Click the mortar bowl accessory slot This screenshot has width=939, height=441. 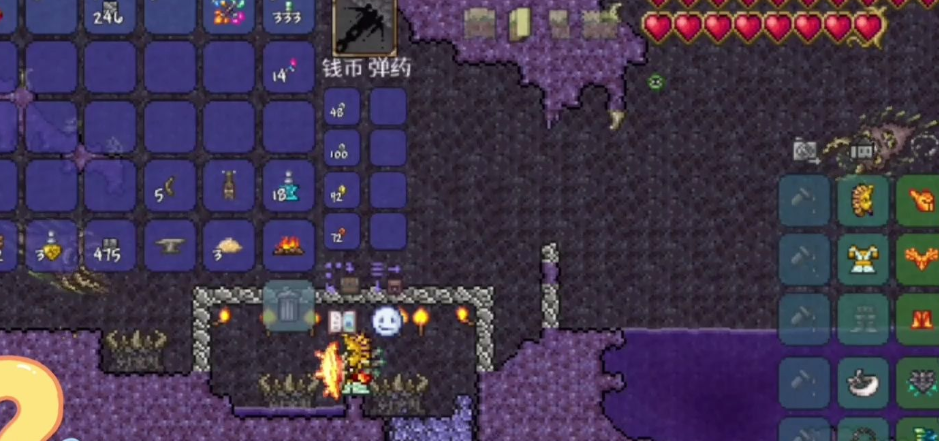pyautogui.click(x=863, y=382)
